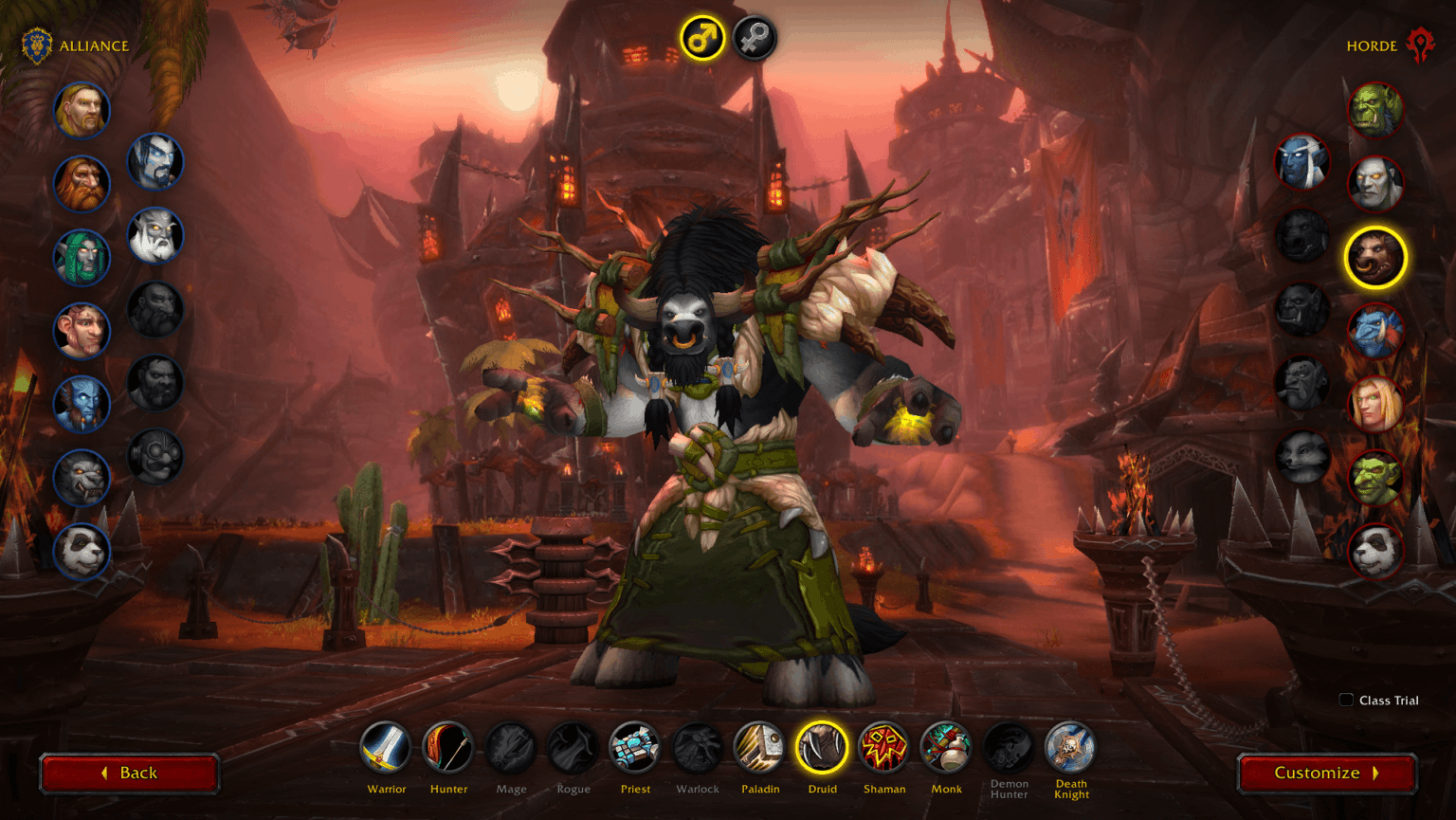1456x820 pixels.
Task: Select the Druid class
Action: [823, 749]
